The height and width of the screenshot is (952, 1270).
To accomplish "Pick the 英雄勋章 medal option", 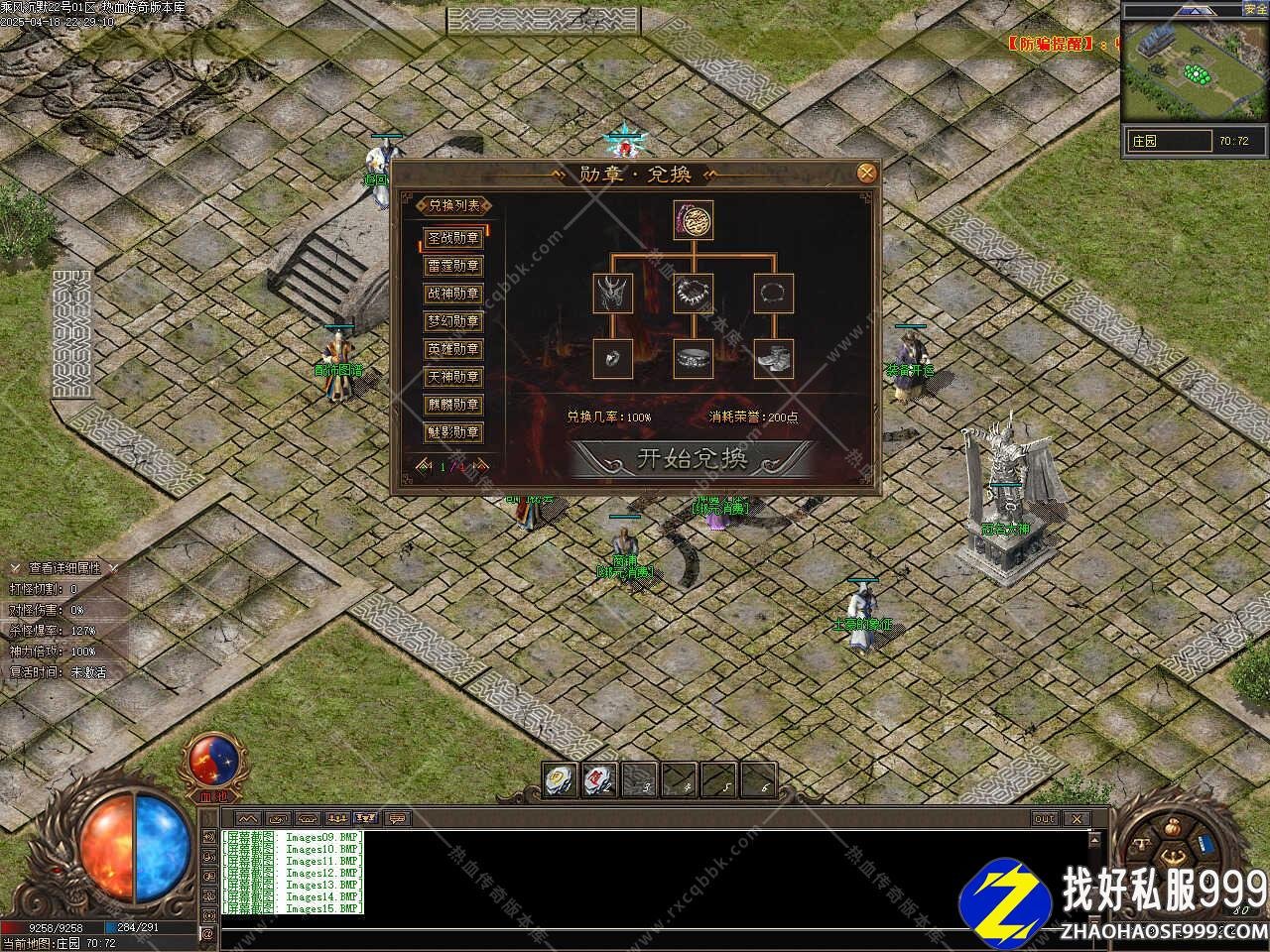I will (453, 349).
